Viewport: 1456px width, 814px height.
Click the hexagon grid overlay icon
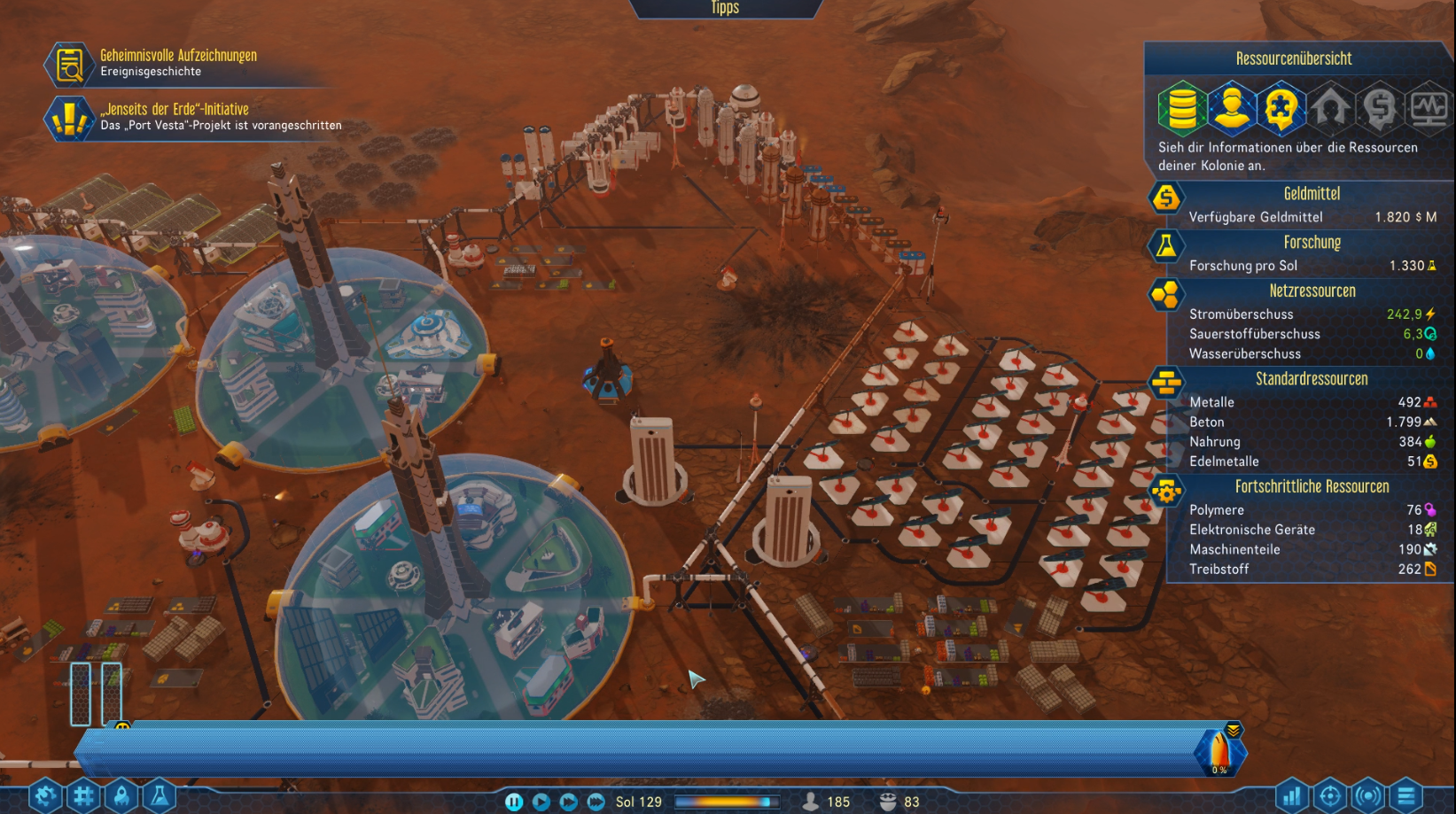click(83, 795)
